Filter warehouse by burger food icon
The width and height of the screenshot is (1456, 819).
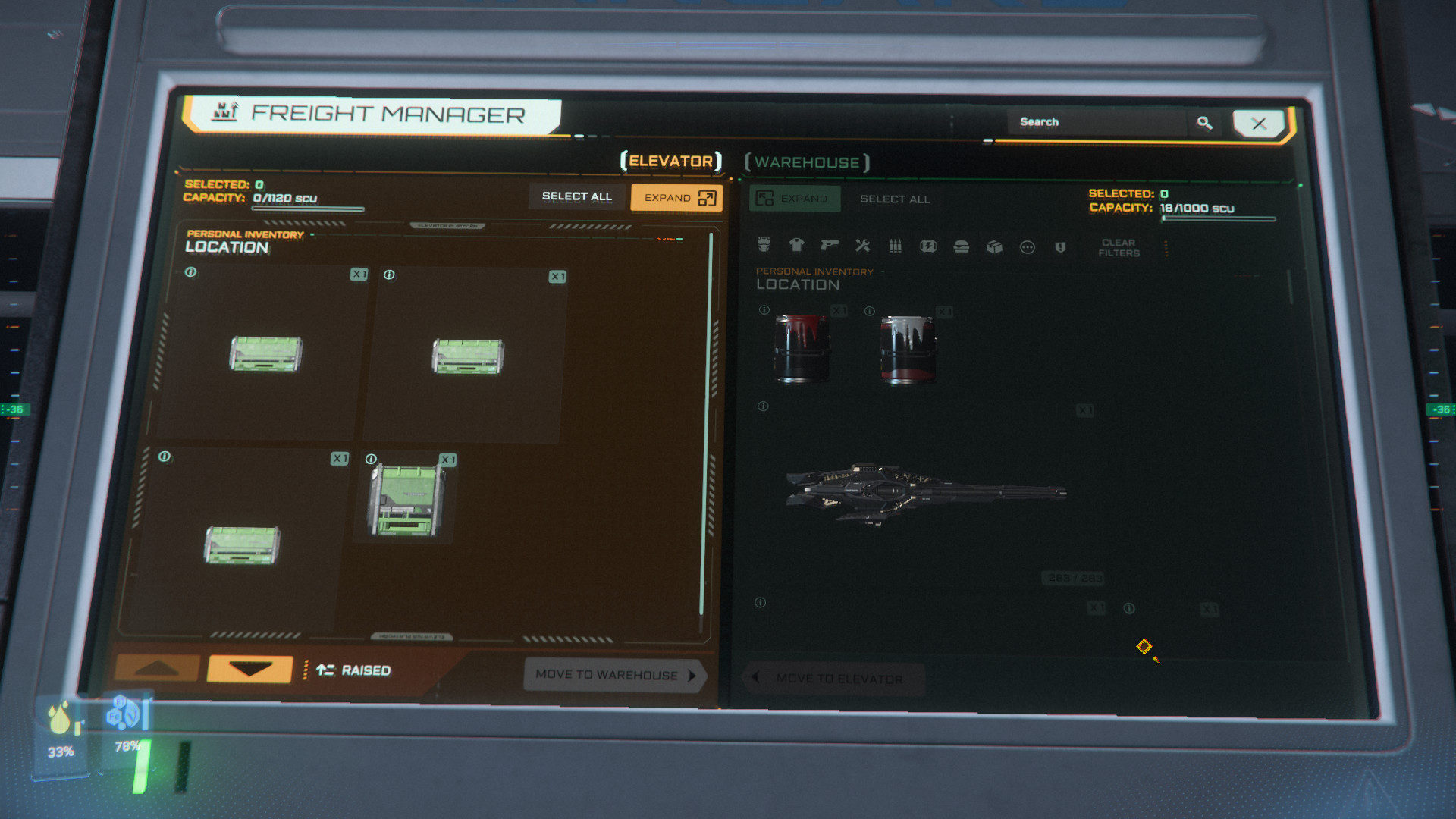pos(961,247)
